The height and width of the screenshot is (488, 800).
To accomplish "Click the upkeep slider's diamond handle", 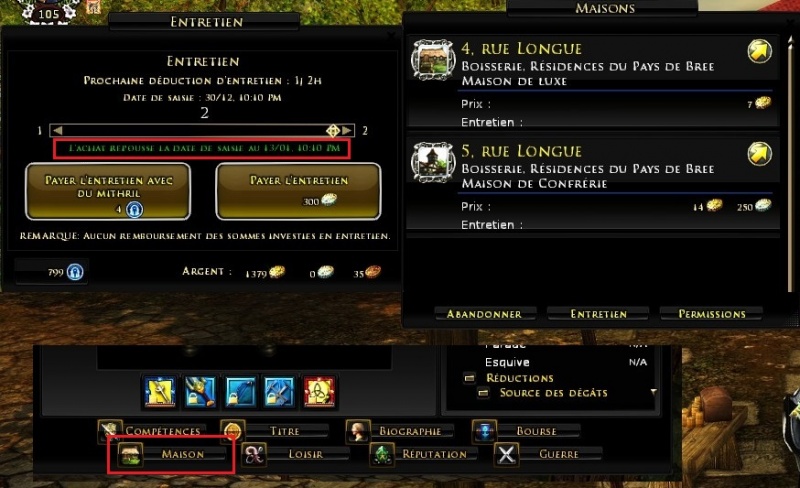I will pos(333,131).
